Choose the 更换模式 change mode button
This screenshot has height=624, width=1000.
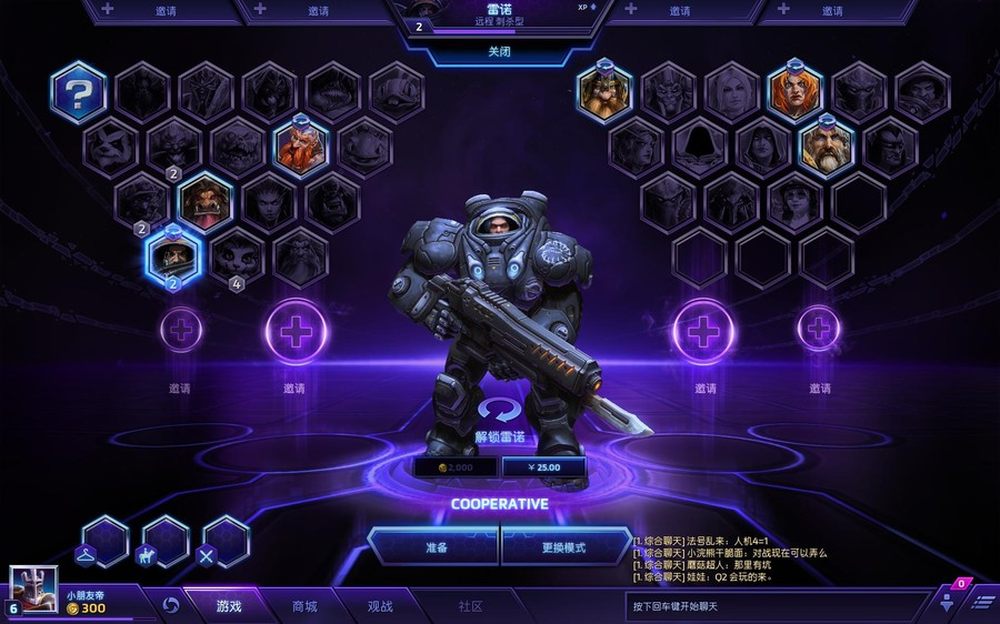pos(564,547)
